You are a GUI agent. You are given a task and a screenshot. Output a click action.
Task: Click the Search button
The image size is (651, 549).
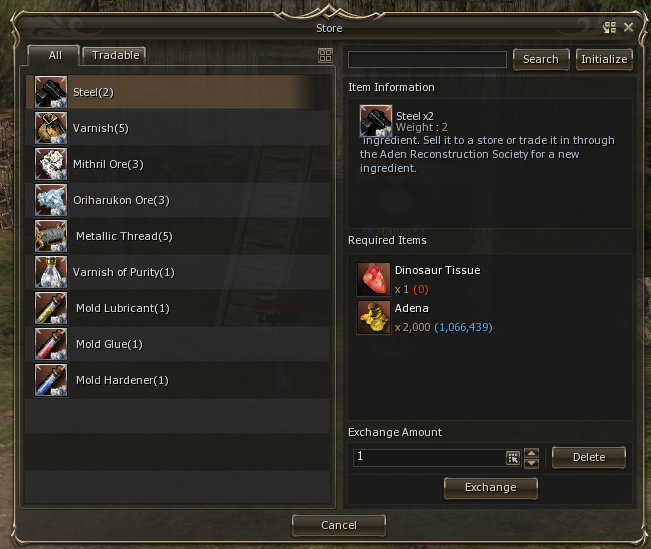pyautogui.click(x=541, y=59)
